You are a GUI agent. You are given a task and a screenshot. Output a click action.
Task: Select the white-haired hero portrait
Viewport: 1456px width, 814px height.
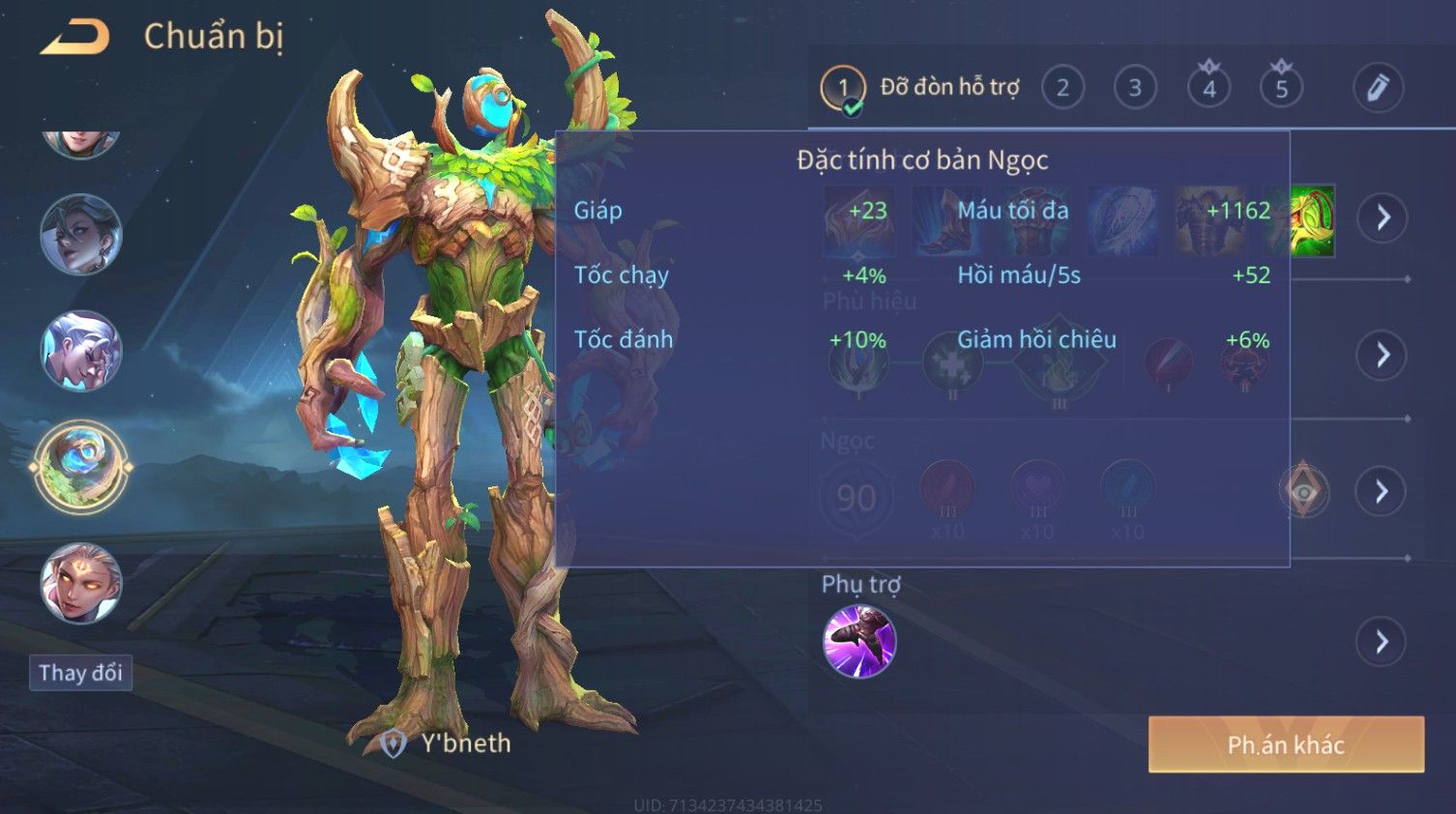(x=81, y=351)
